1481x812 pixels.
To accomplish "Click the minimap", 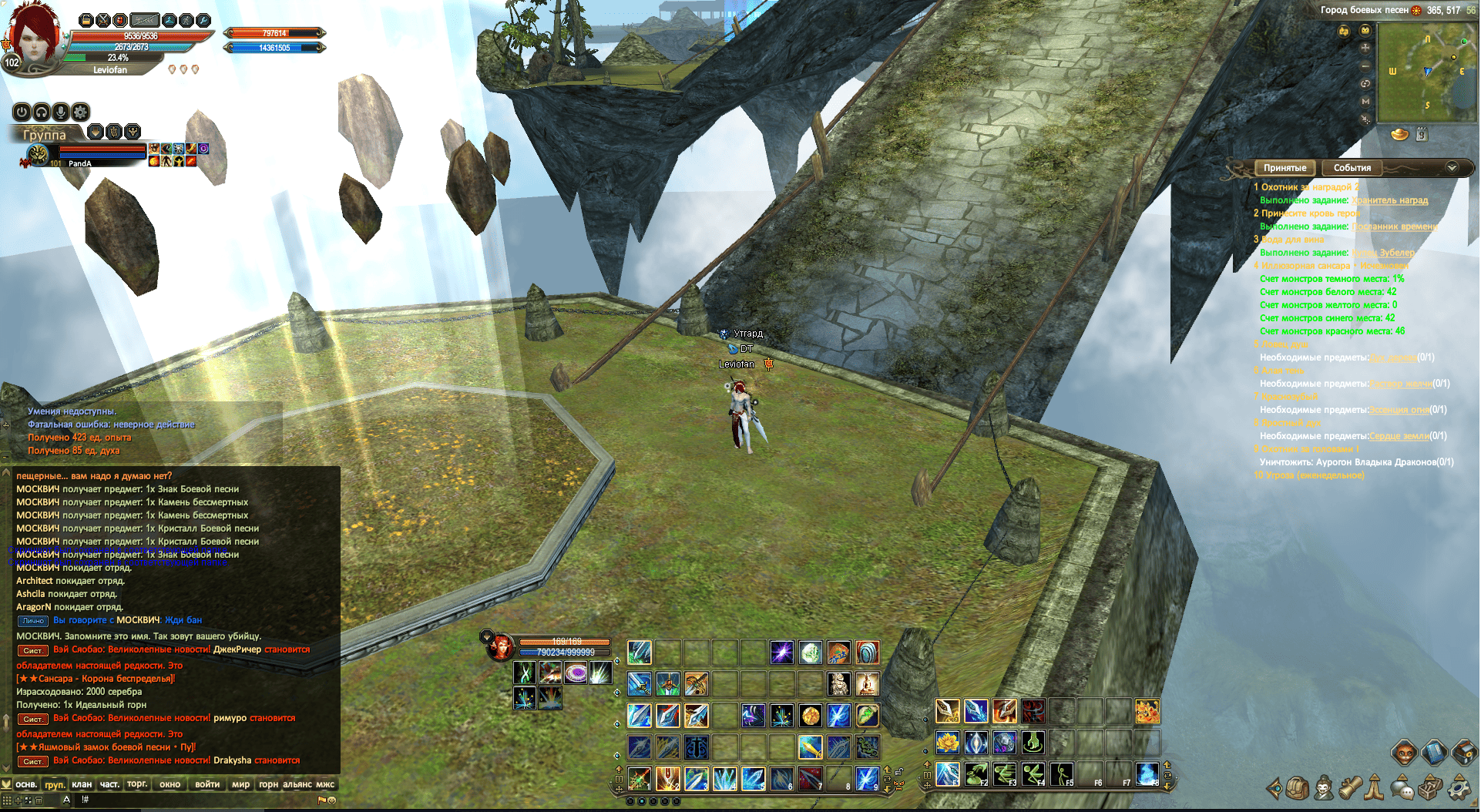I will [1426, 72].
